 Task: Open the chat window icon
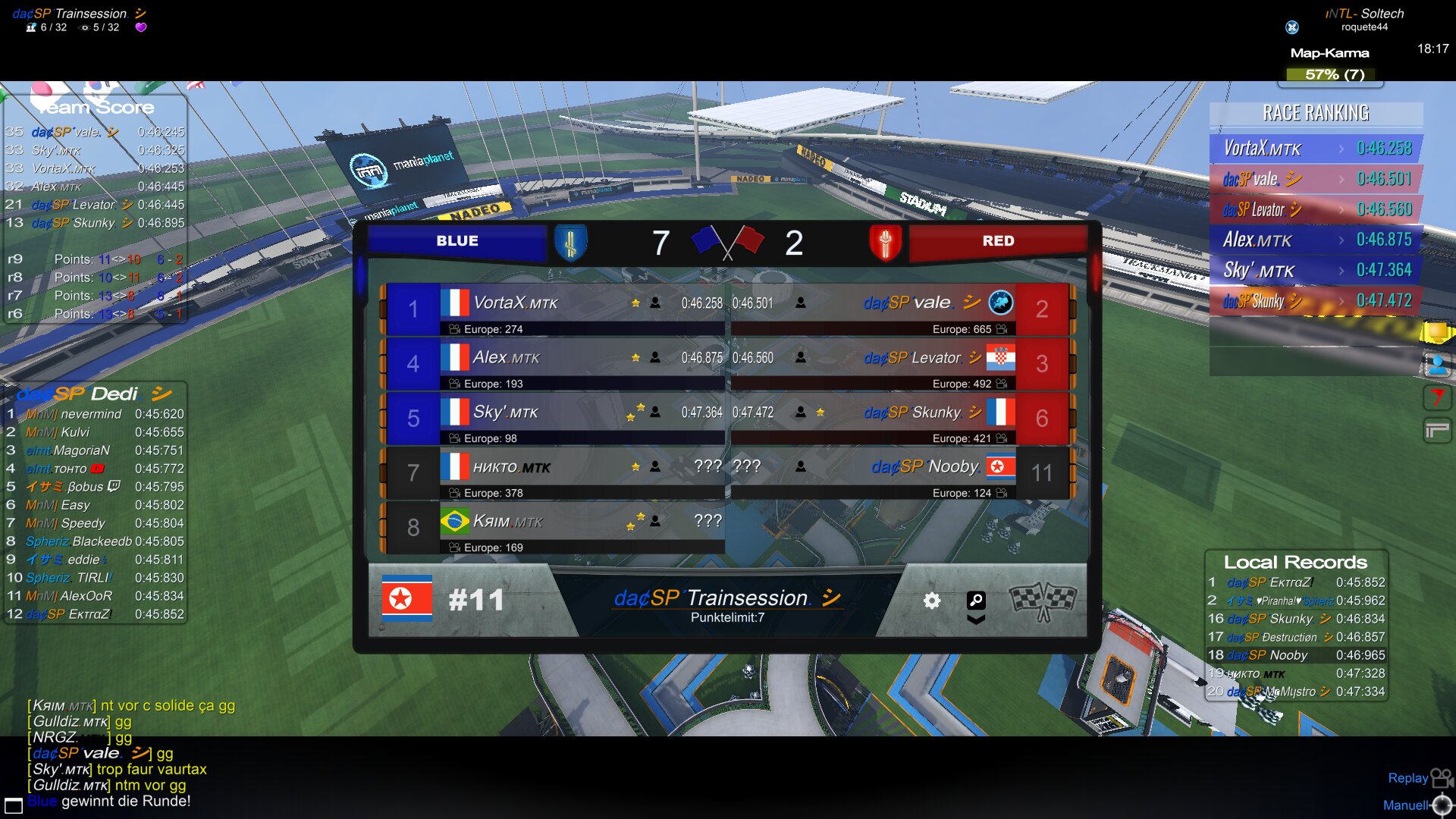pos(14,805)
